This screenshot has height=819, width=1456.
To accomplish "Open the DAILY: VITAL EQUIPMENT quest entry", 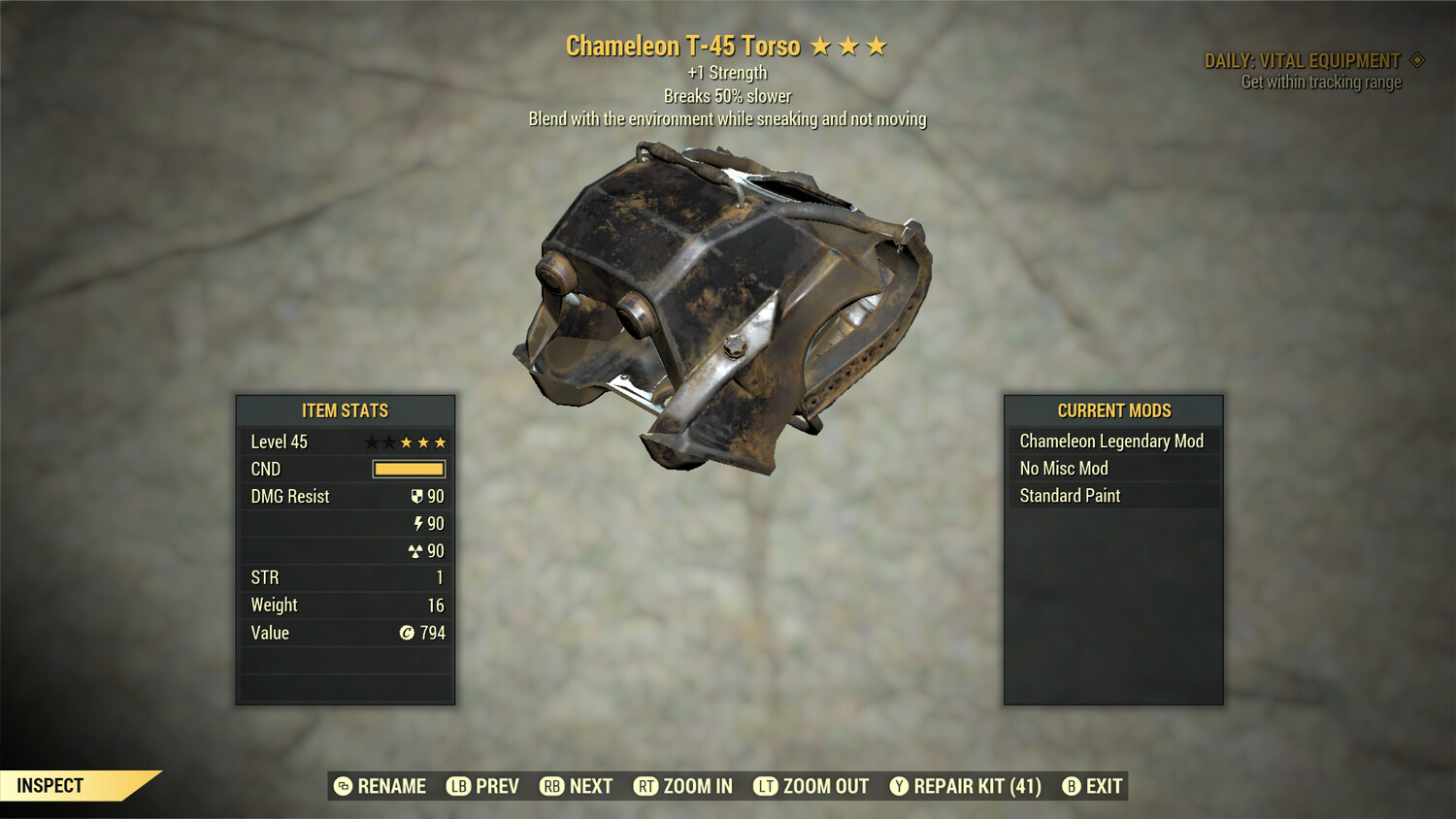I will click(1304, 59).
